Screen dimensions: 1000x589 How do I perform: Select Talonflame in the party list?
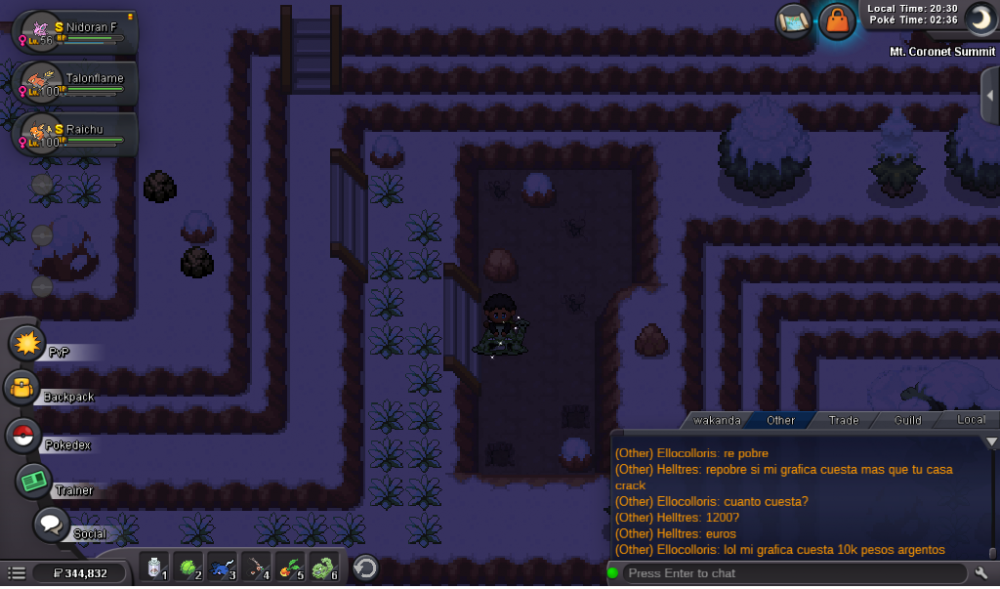pyautogui.click(x=76, y=82)
